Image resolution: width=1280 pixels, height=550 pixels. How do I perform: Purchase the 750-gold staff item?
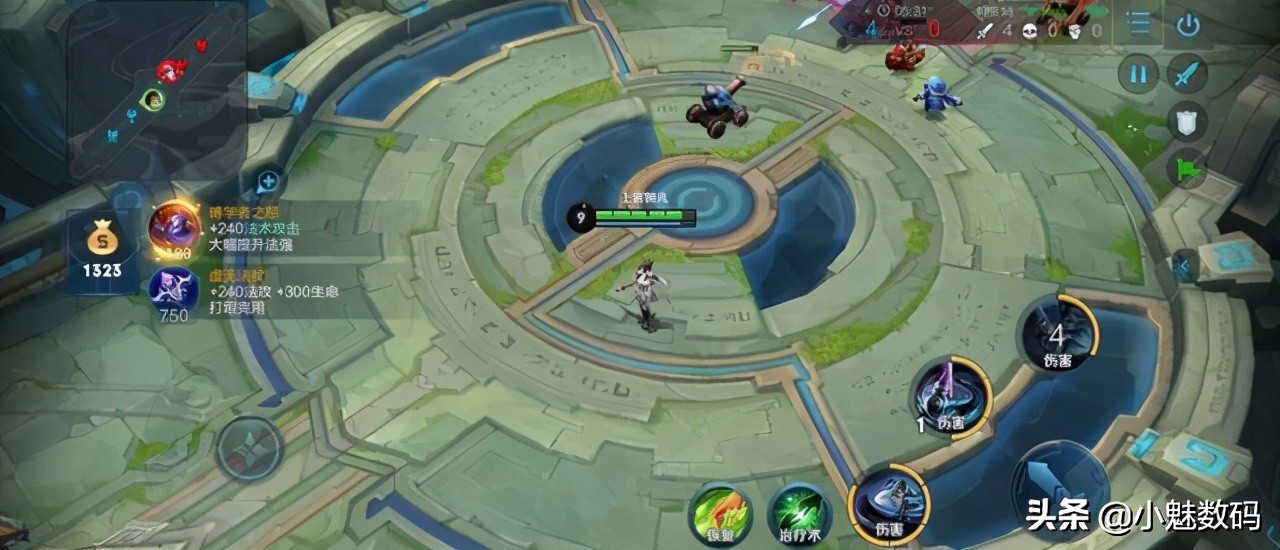173,290
